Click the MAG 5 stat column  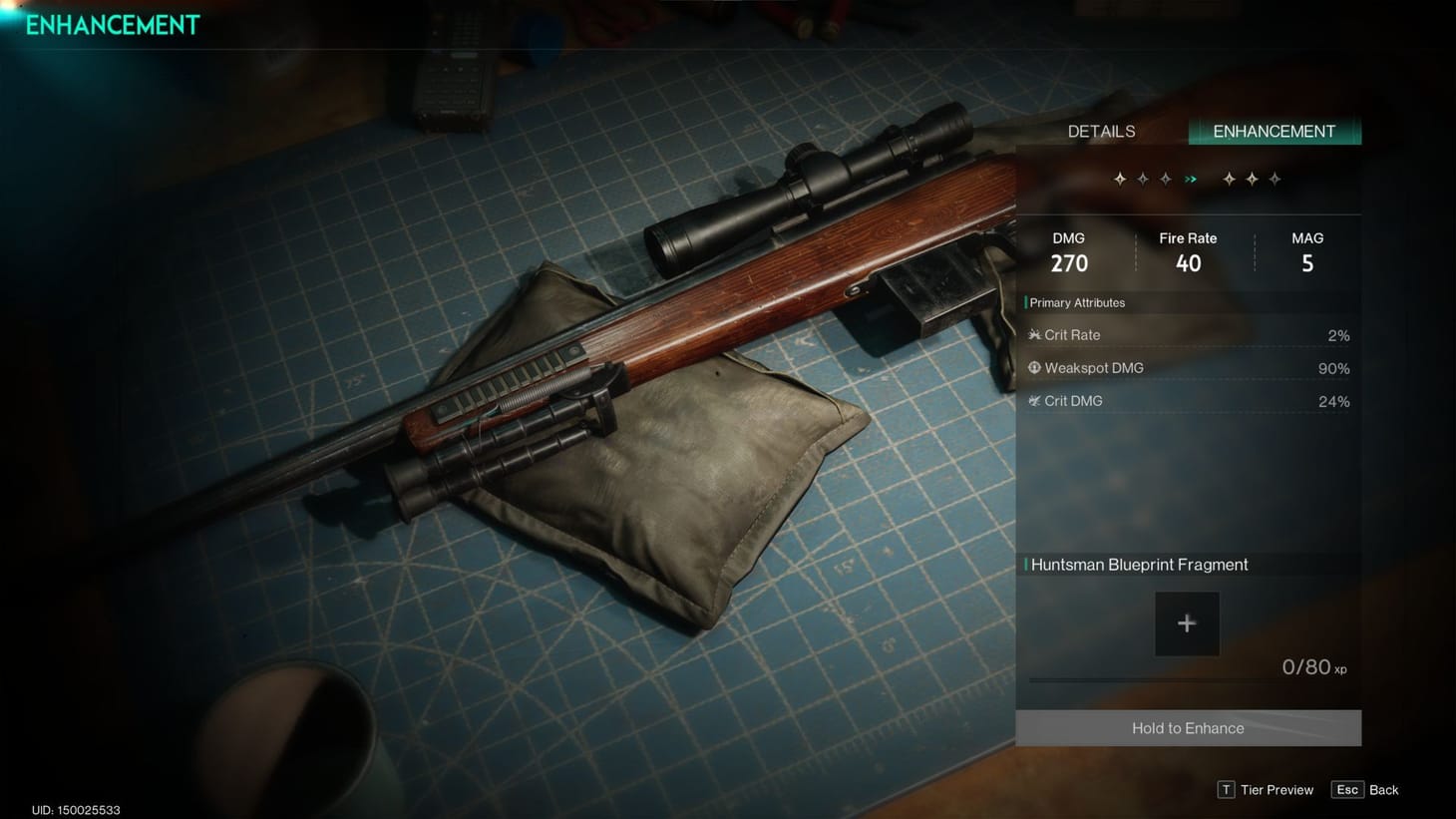pos(1307,251)
